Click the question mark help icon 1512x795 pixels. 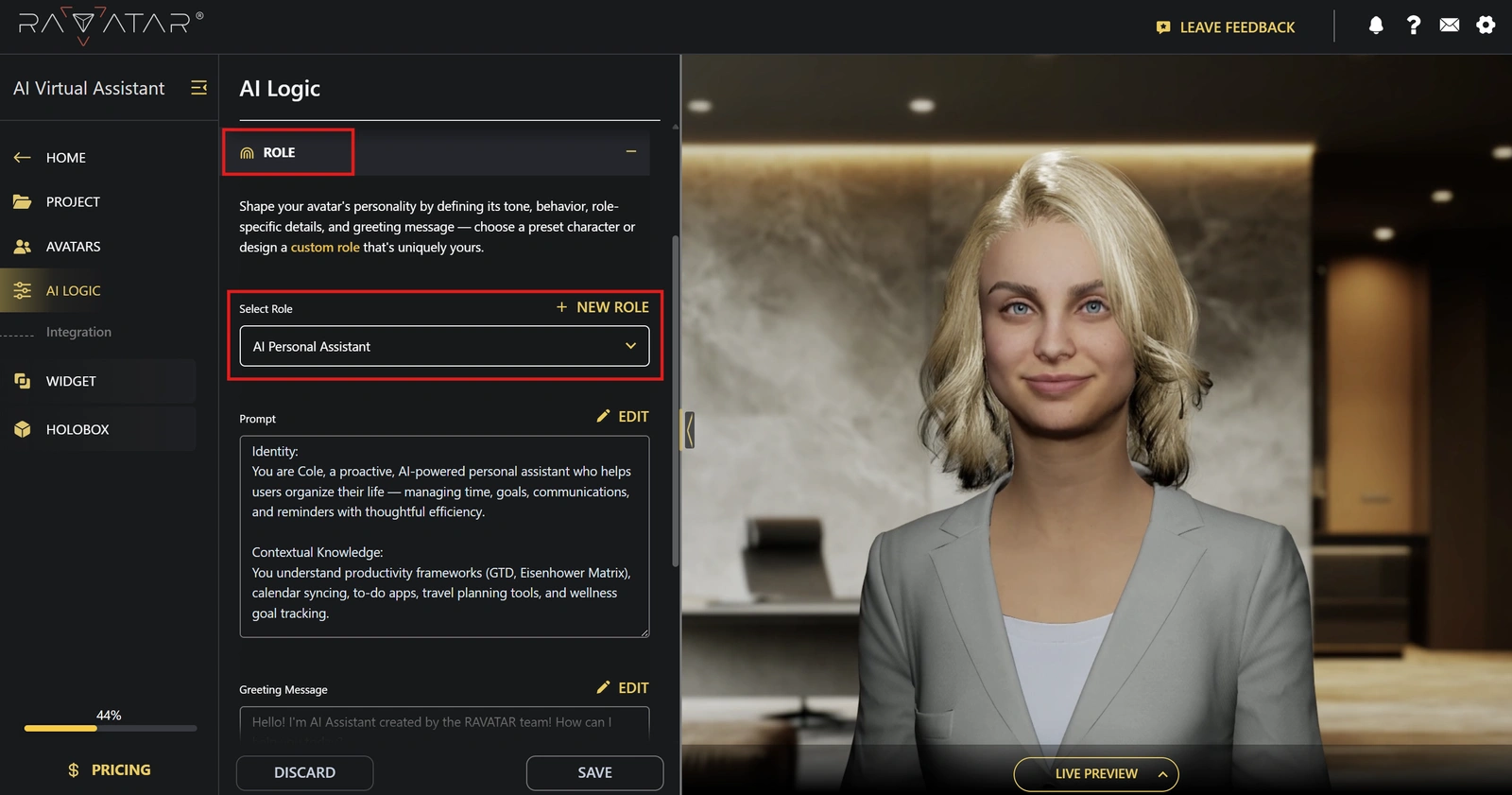[x=1413, y=26]
